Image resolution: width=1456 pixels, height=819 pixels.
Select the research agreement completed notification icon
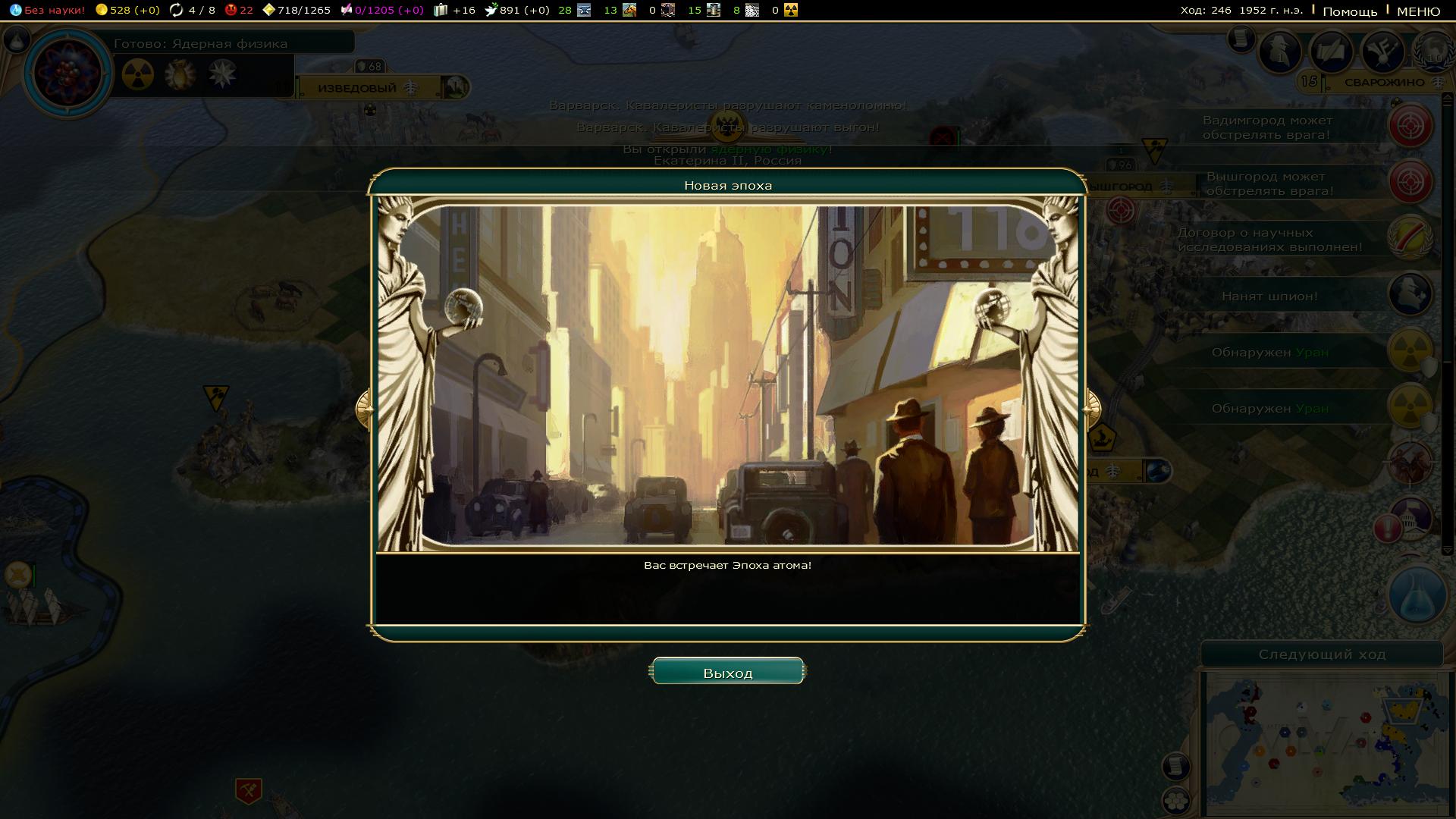1410,238
